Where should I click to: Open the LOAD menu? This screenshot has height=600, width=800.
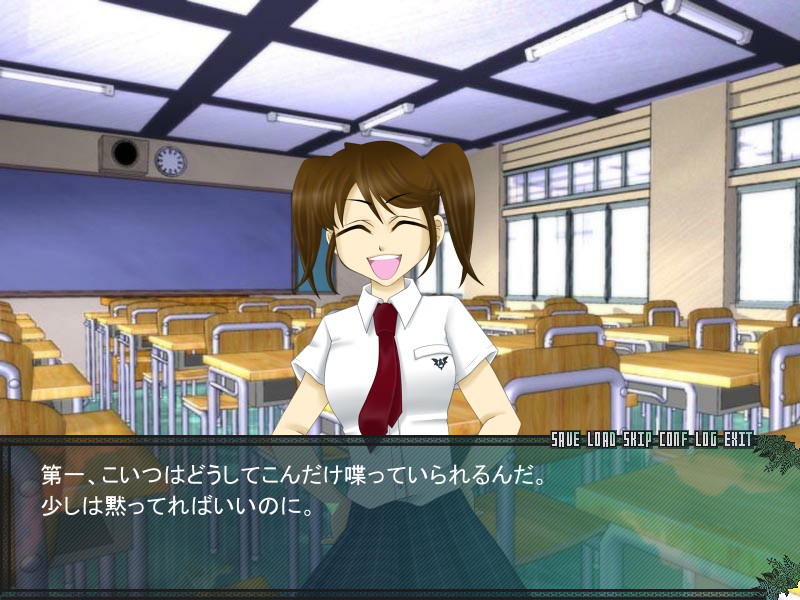pos(602,440)
